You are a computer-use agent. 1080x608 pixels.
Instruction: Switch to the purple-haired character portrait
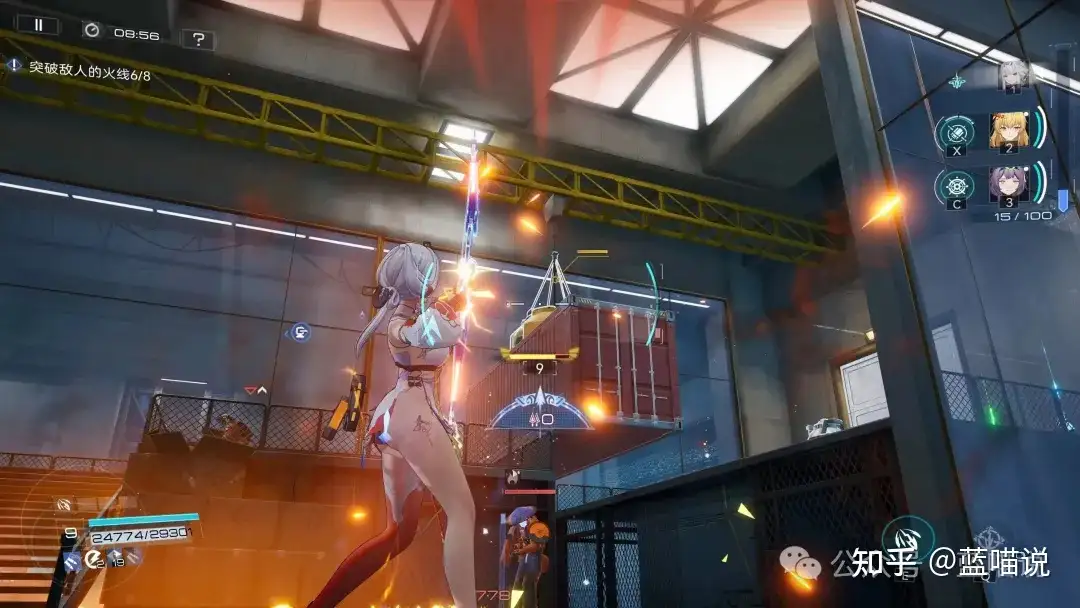(x=1009, y=185)
